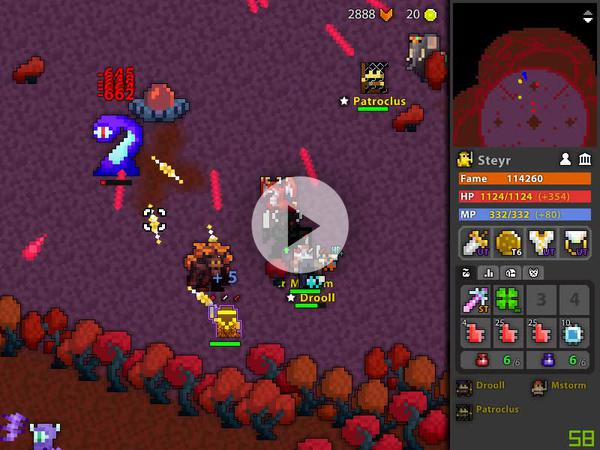Open the pet face tab

point(533,273)
